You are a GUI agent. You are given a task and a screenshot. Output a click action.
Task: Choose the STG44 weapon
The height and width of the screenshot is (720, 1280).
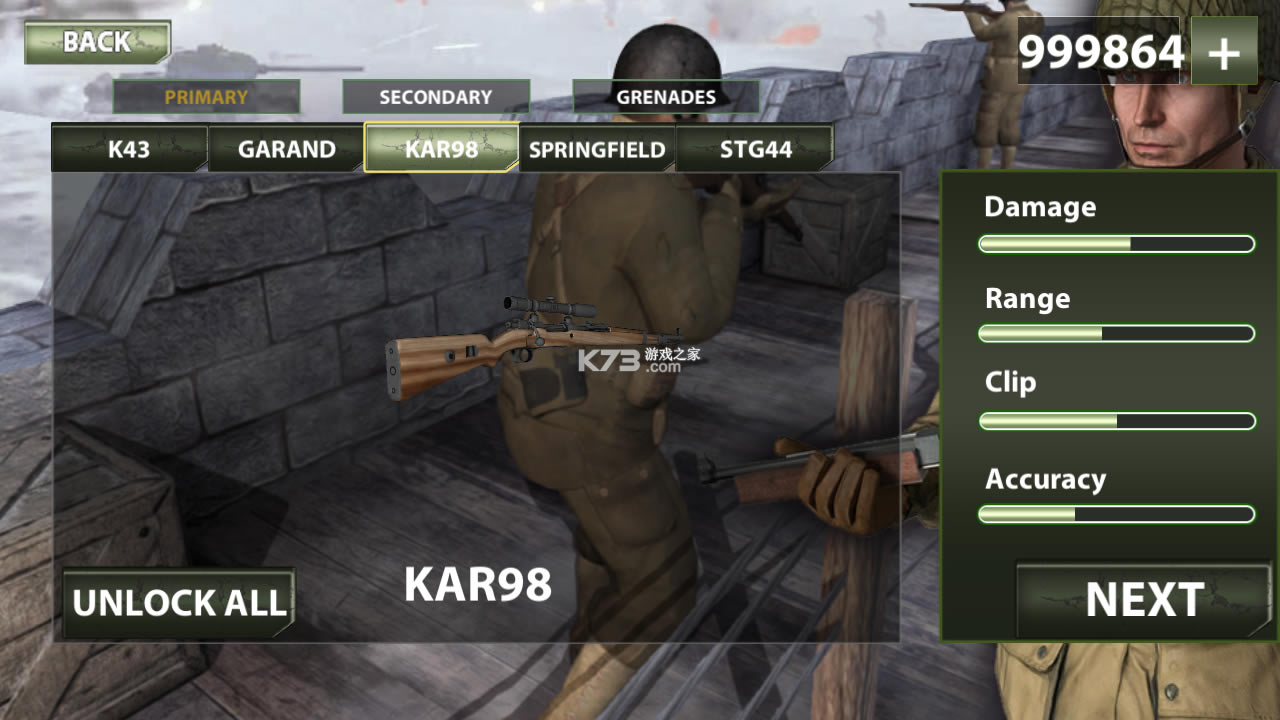(755, 149)
